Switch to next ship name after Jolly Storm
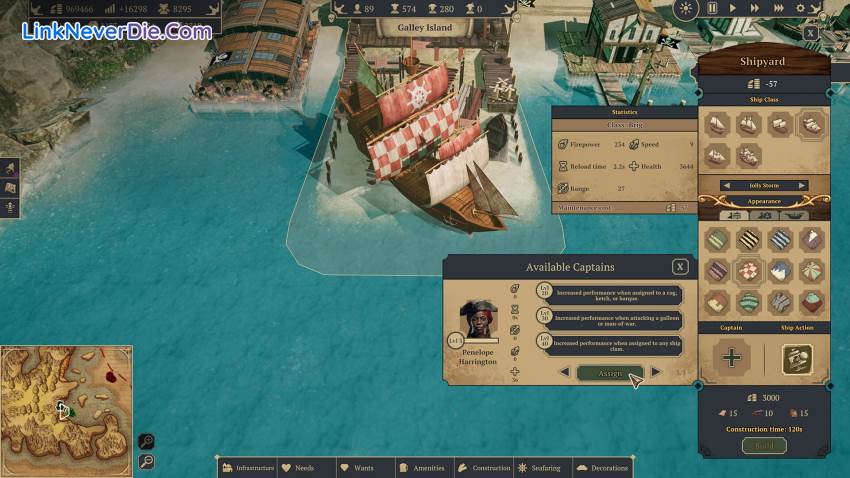The image size is (850, 478). [x=801, y=185]
